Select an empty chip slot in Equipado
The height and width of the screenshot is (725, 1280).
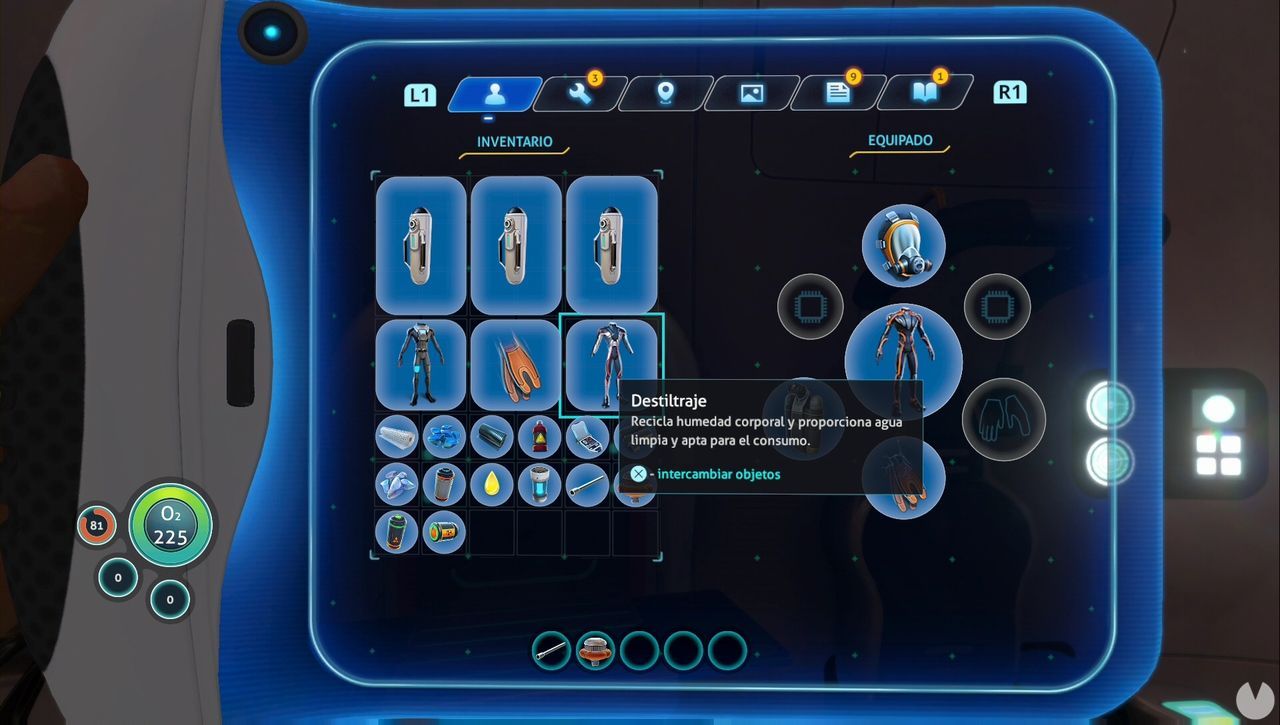click(810, 307)
